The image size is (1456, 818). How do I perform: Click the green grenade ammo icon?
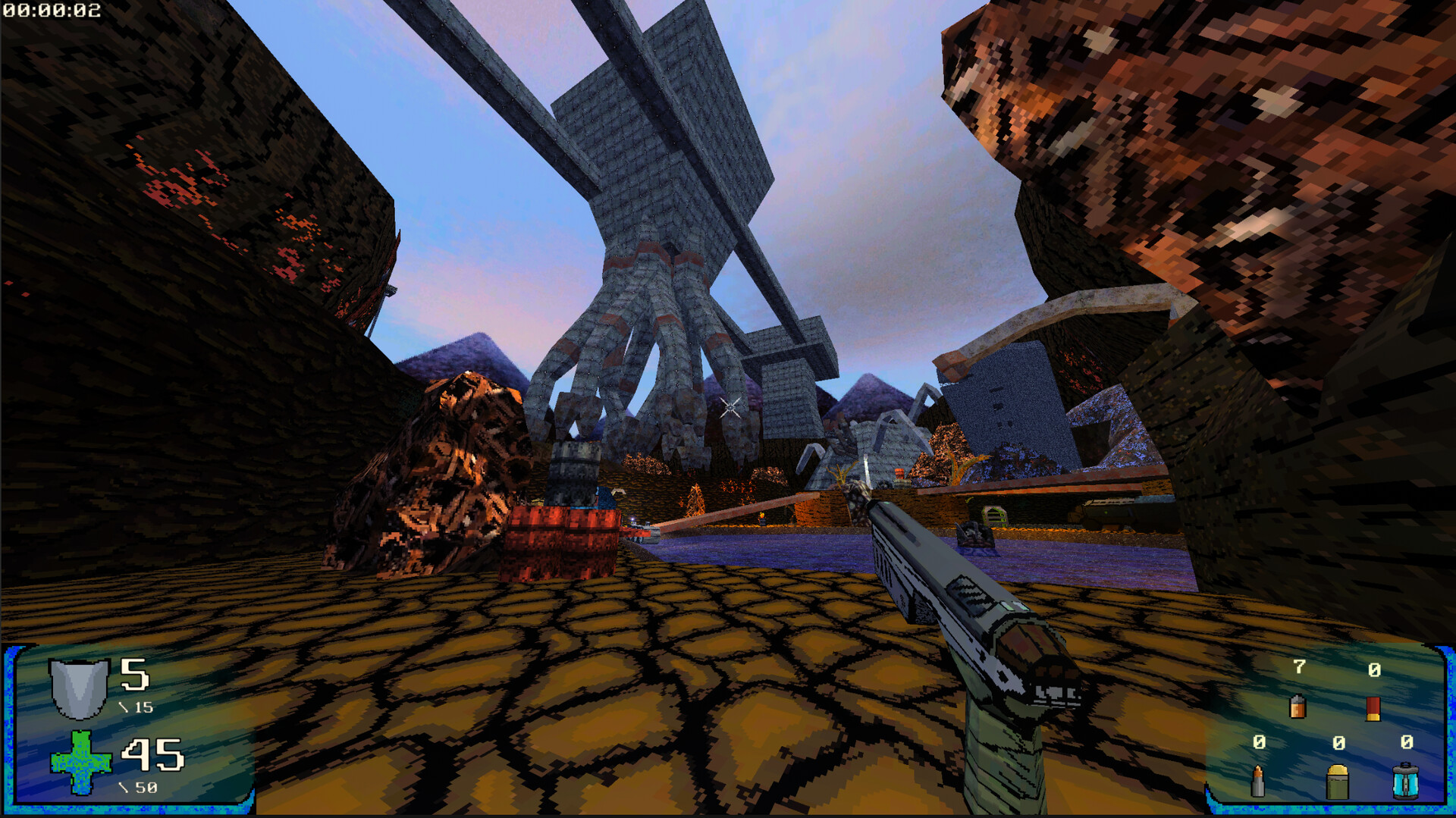(x=1338, y=782)
